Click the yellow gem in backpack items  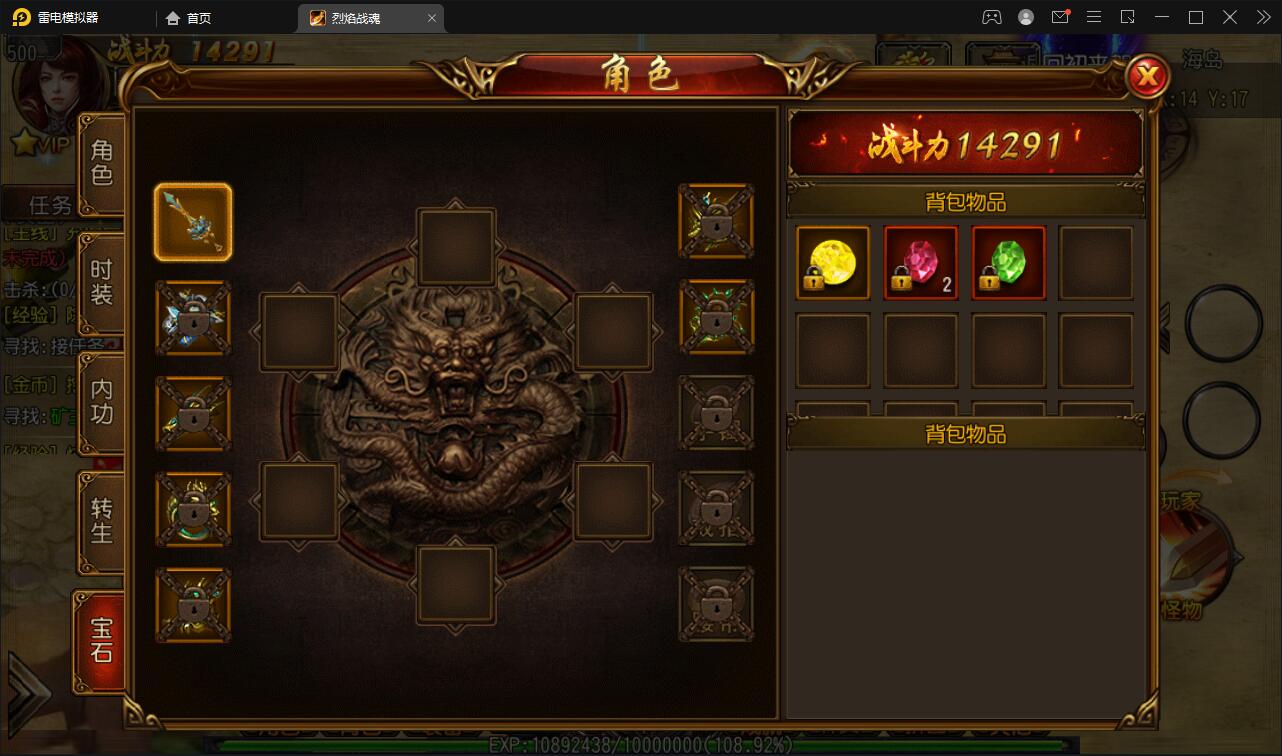click(832, 263)
